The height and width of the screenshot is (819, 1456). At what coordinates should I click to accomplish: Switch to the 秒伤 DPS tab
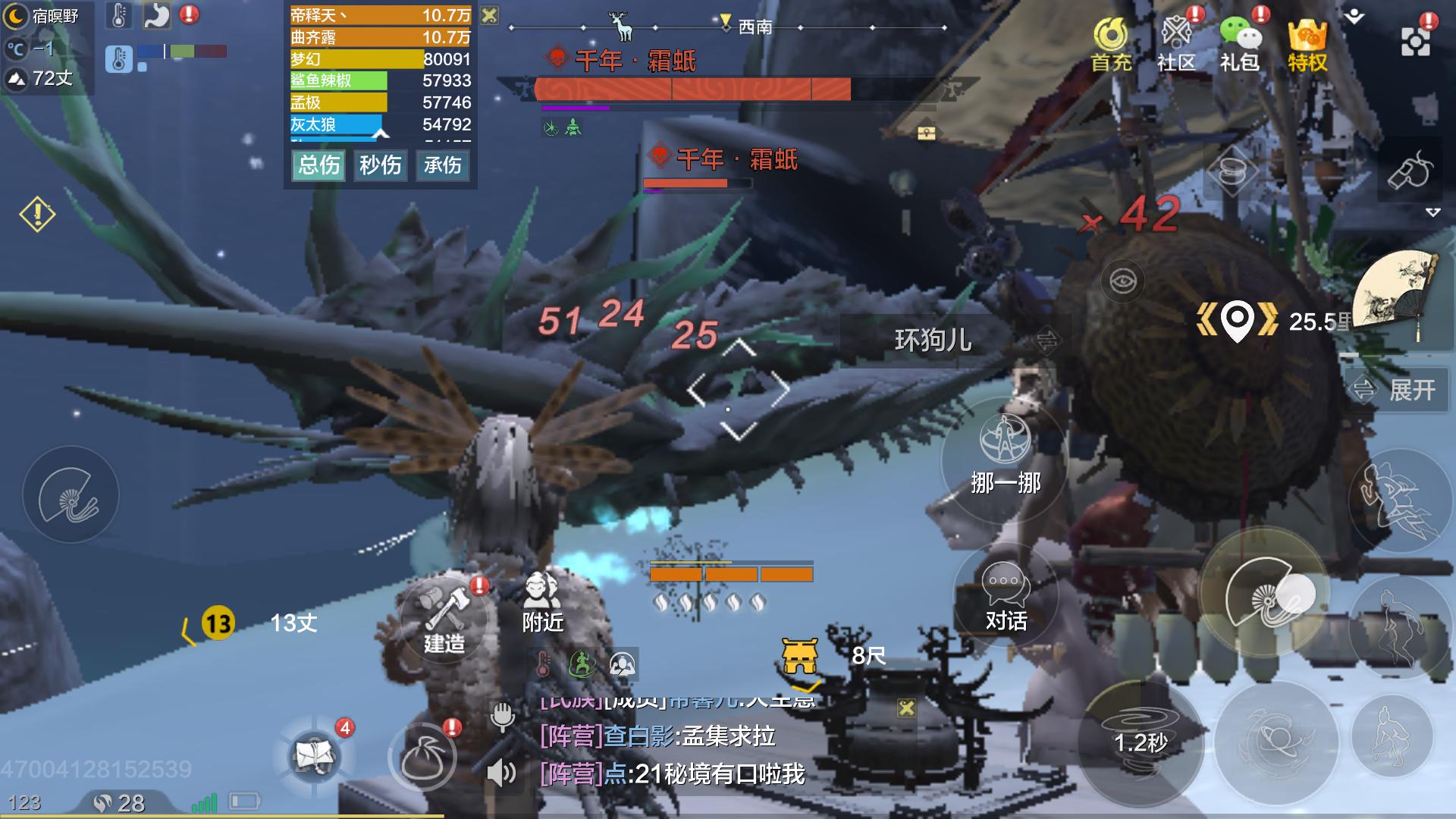(x=380, y=165)
